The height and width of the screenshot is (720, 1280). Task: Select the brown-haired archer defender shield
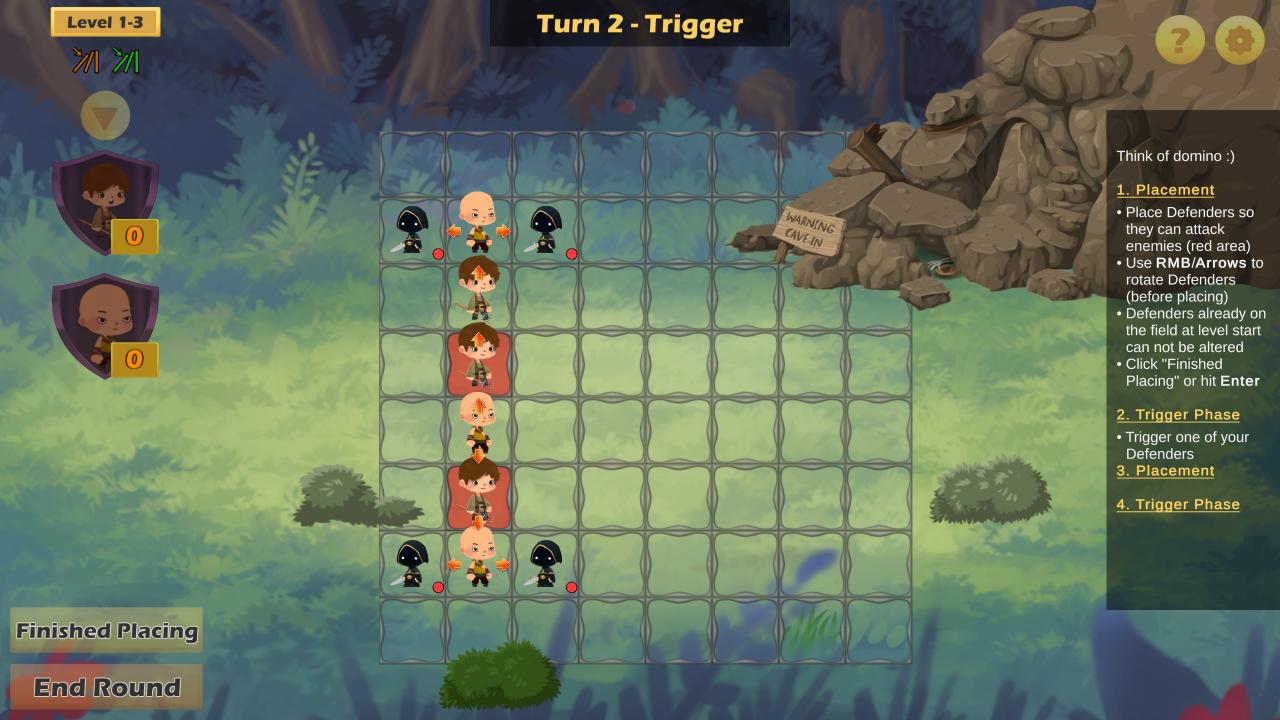tap(104, 200)
